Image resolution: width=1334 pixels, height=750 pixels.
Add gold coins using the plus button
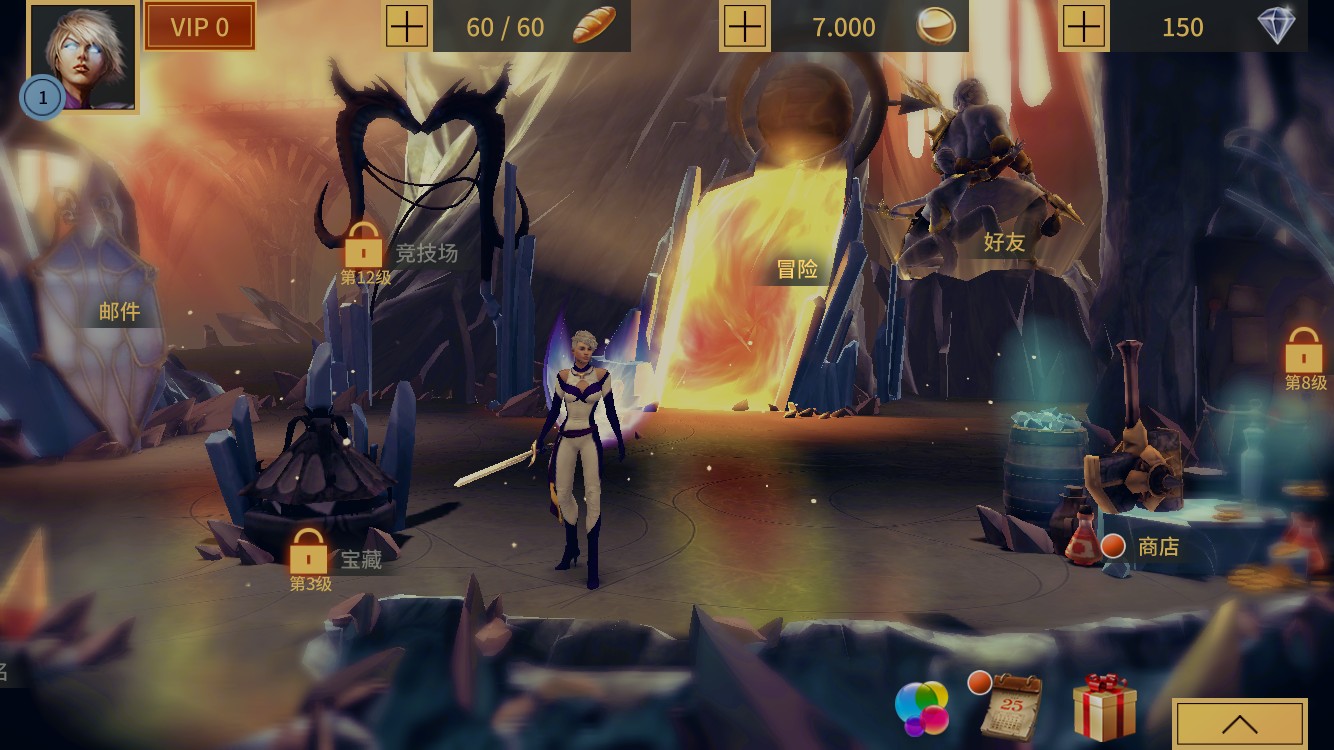click(x=744, y=26)
